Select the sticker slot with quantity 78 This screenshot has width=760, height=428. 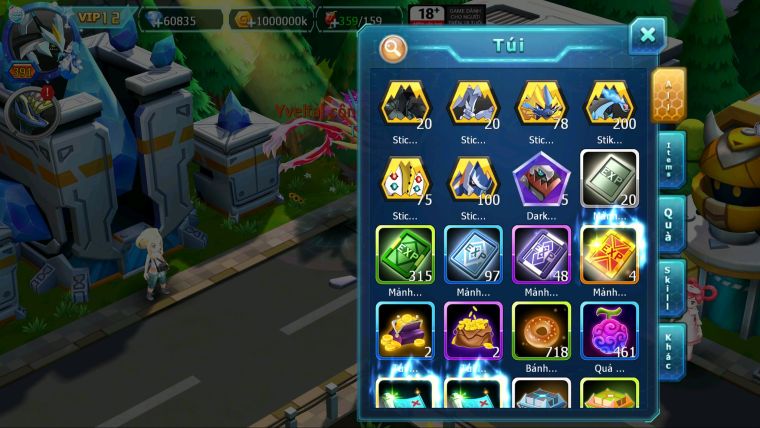[x=541, y=104]
